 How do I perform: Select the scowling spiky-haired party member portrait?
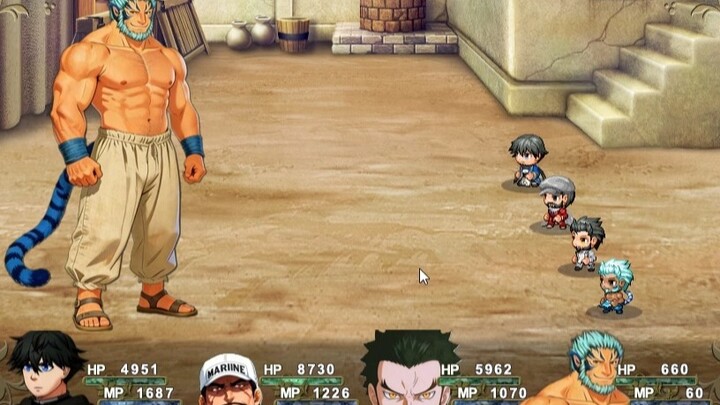click(409, 372)
